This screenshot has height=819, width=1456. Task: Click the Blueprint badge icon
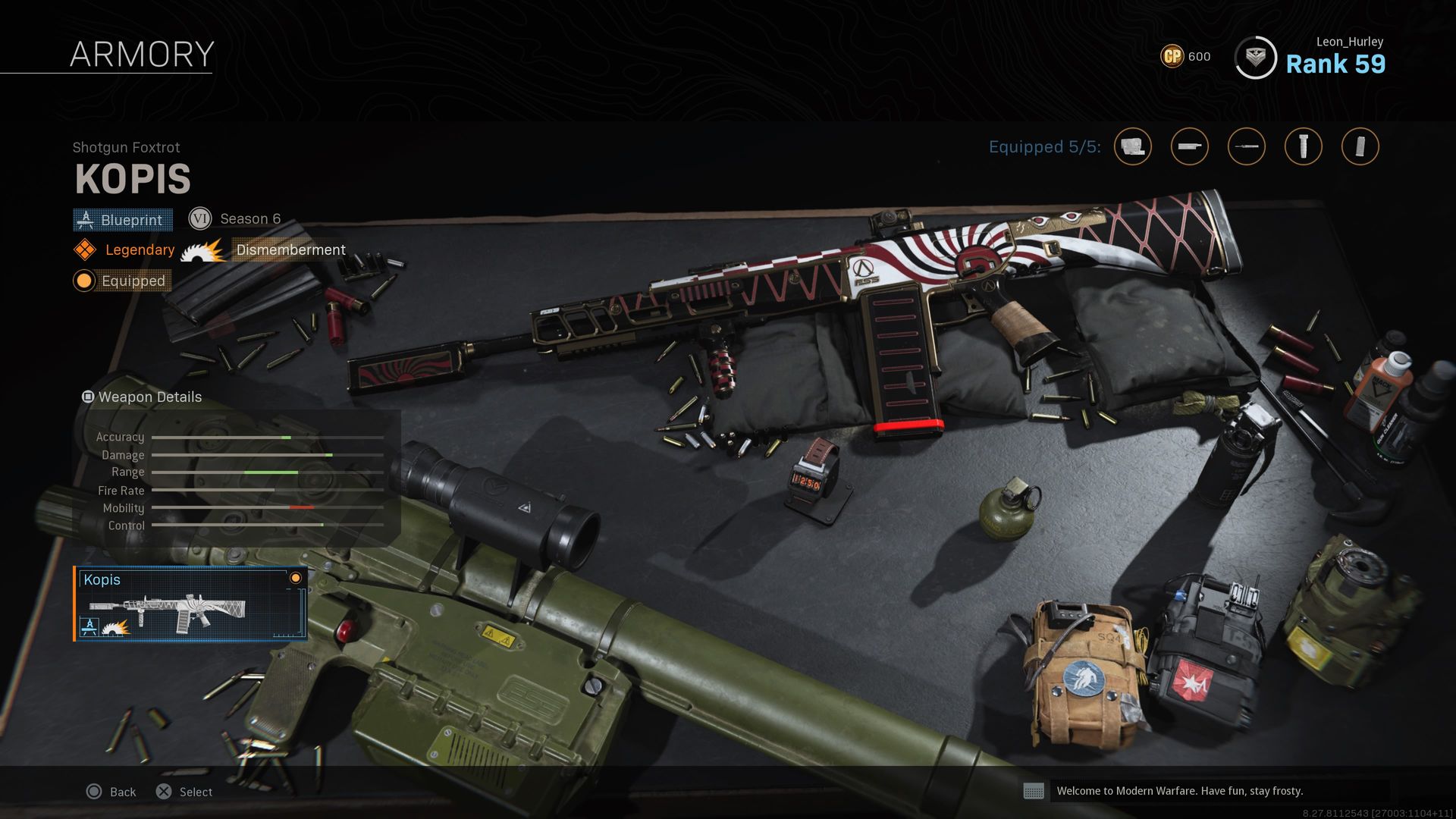86,220
